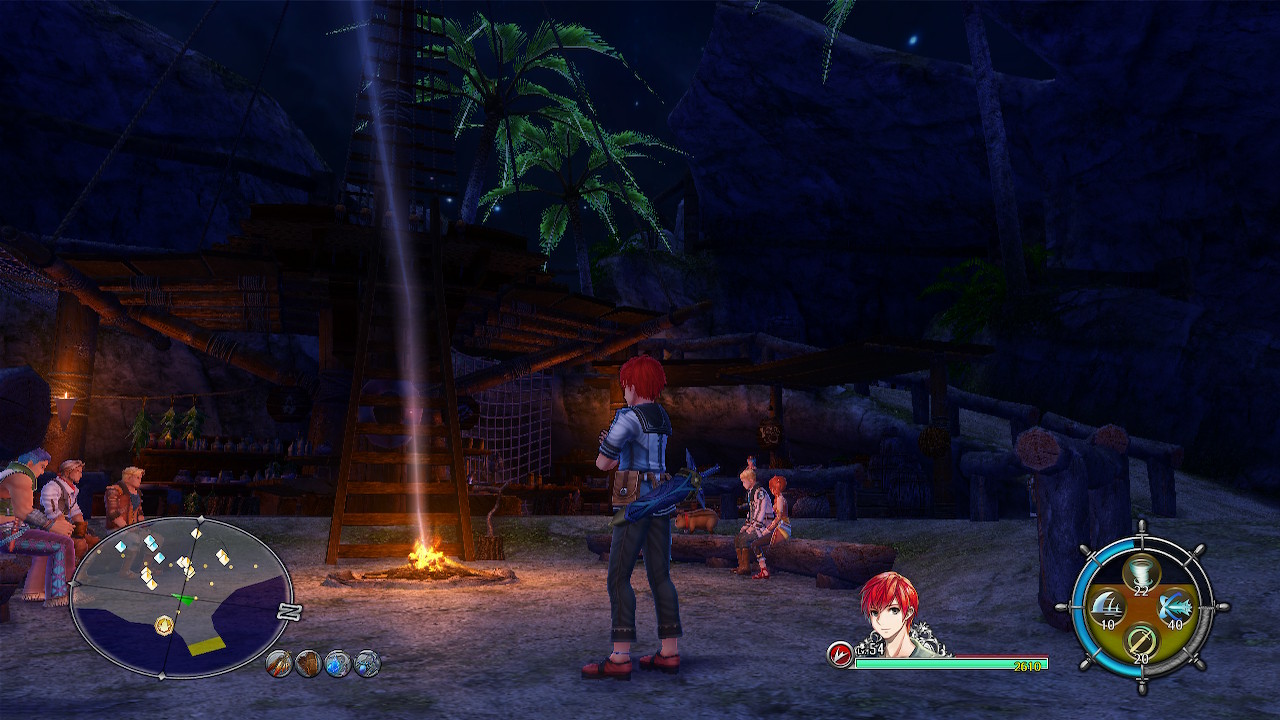Use the wave slash skill costing 10
The width and height of the screenshot is (1280, 720).
tap(1105, 607)
